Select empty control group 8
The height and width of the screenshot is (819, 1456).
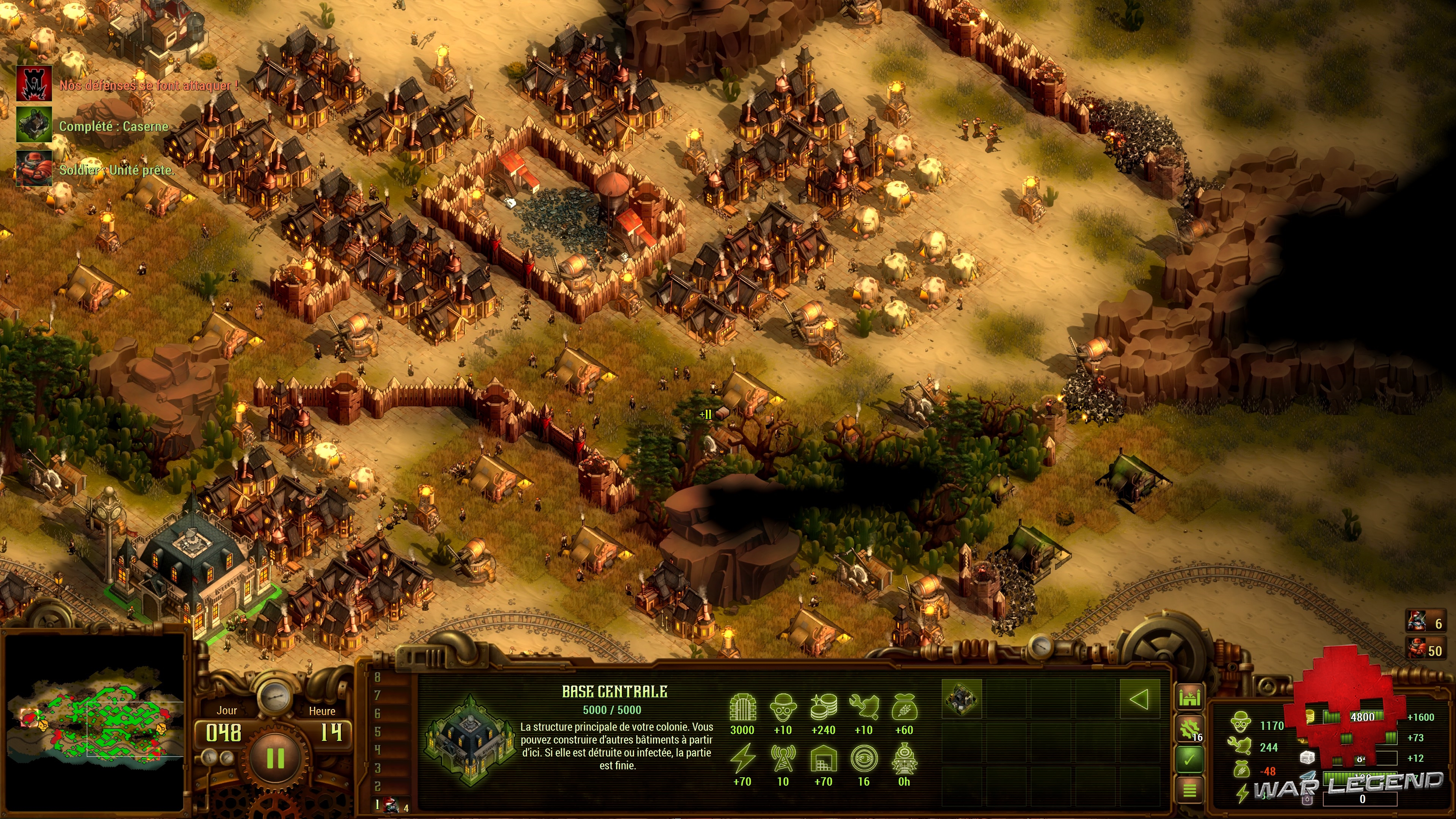(378, 677)
